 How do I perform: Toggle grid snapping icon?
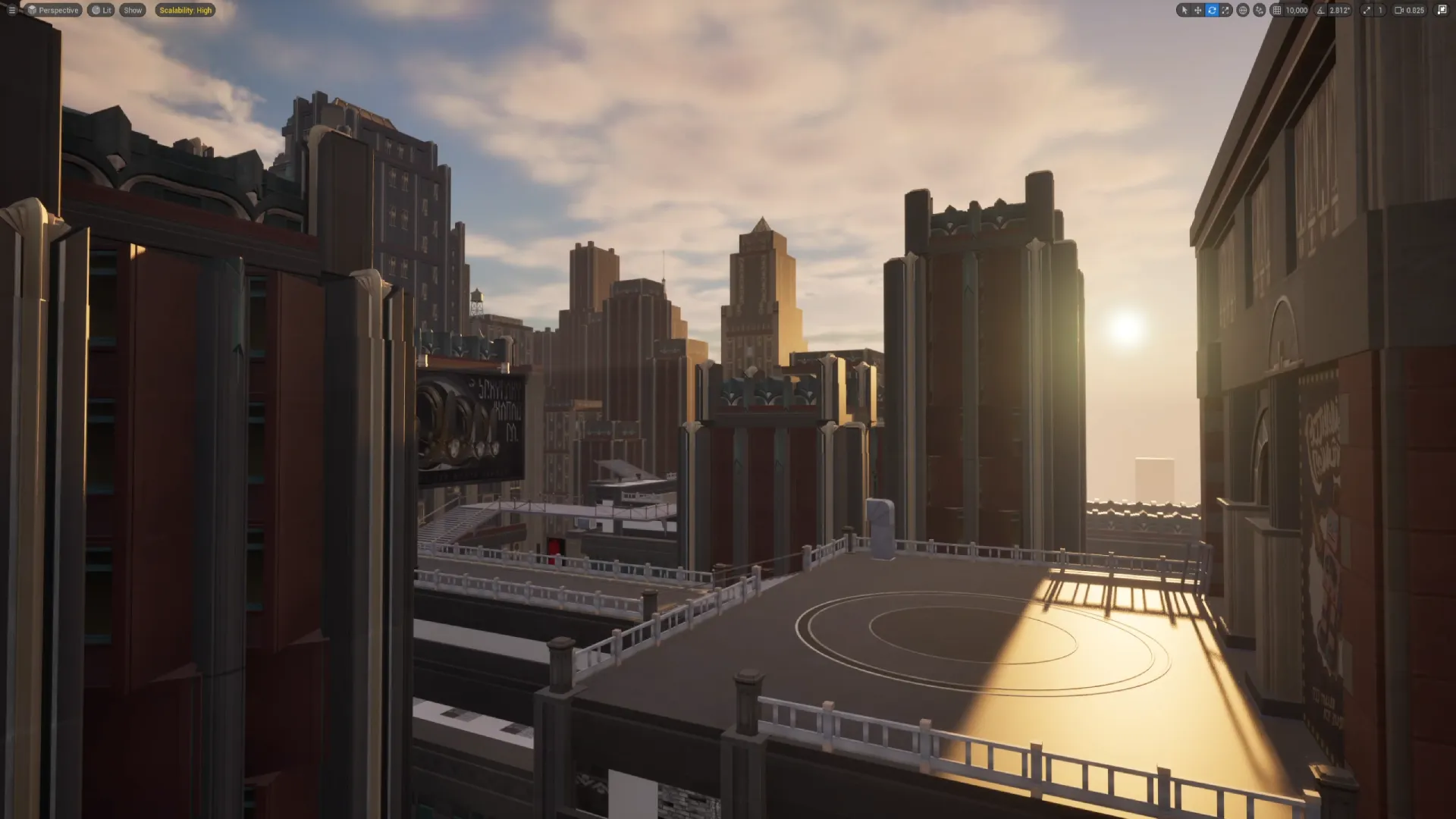1277,11
